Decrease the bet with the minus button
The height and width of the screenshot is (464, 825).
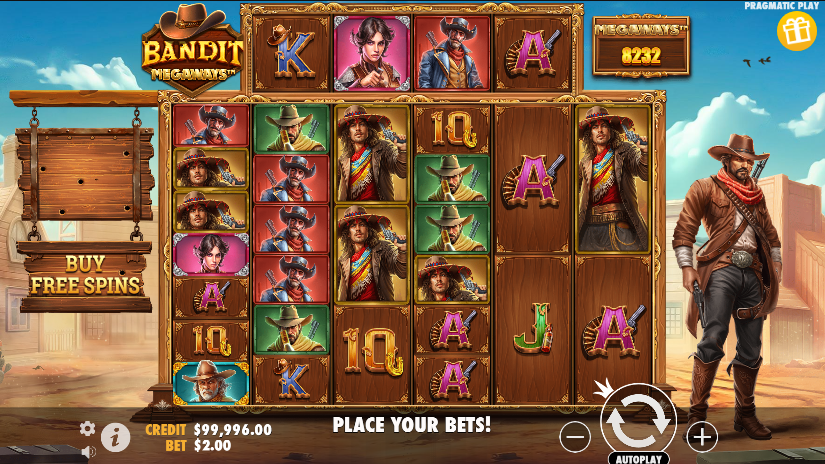tap(575, 436)
